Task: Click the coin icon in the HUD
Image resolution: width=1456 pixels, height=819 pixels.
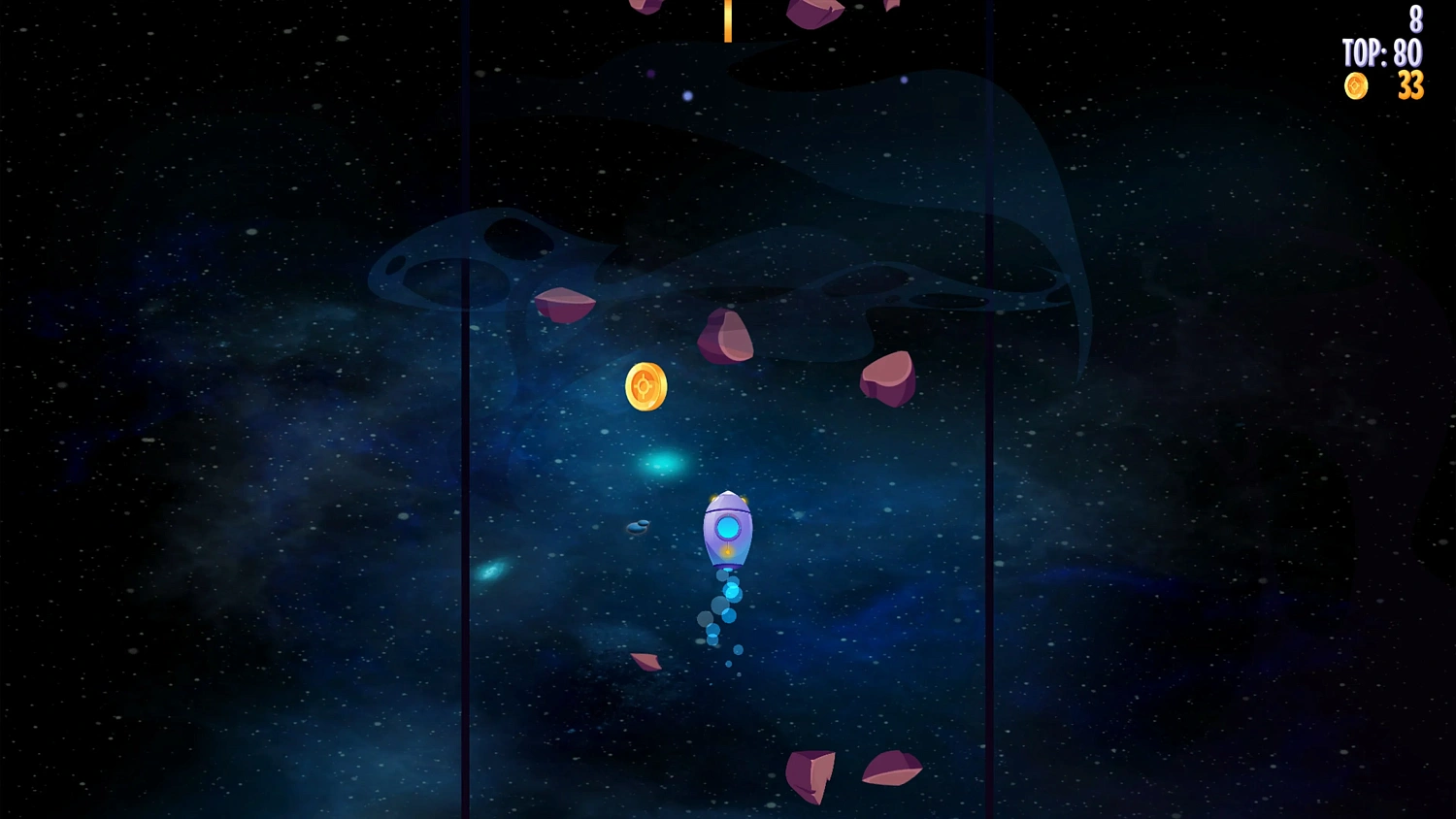Action: (x=1355, y=86)
